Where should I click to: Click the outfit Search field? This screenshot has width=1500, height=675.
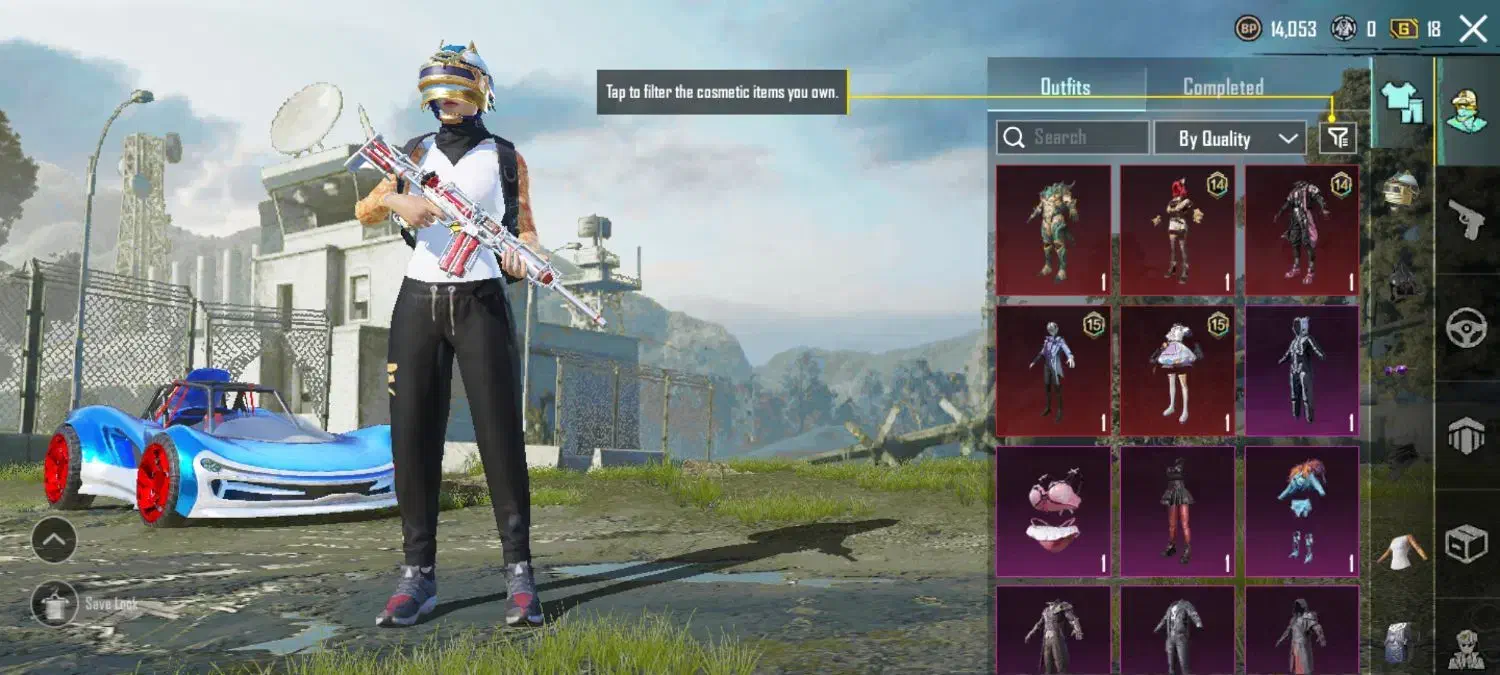pos(1073,137)
